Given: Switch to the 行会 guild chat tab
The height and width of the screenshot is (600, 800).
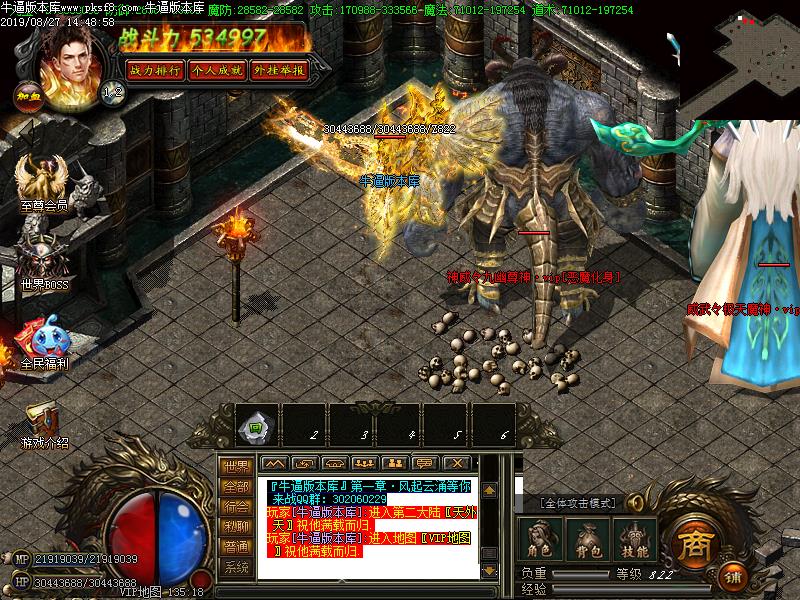Looking at the screenshot, I should point(236,506).
